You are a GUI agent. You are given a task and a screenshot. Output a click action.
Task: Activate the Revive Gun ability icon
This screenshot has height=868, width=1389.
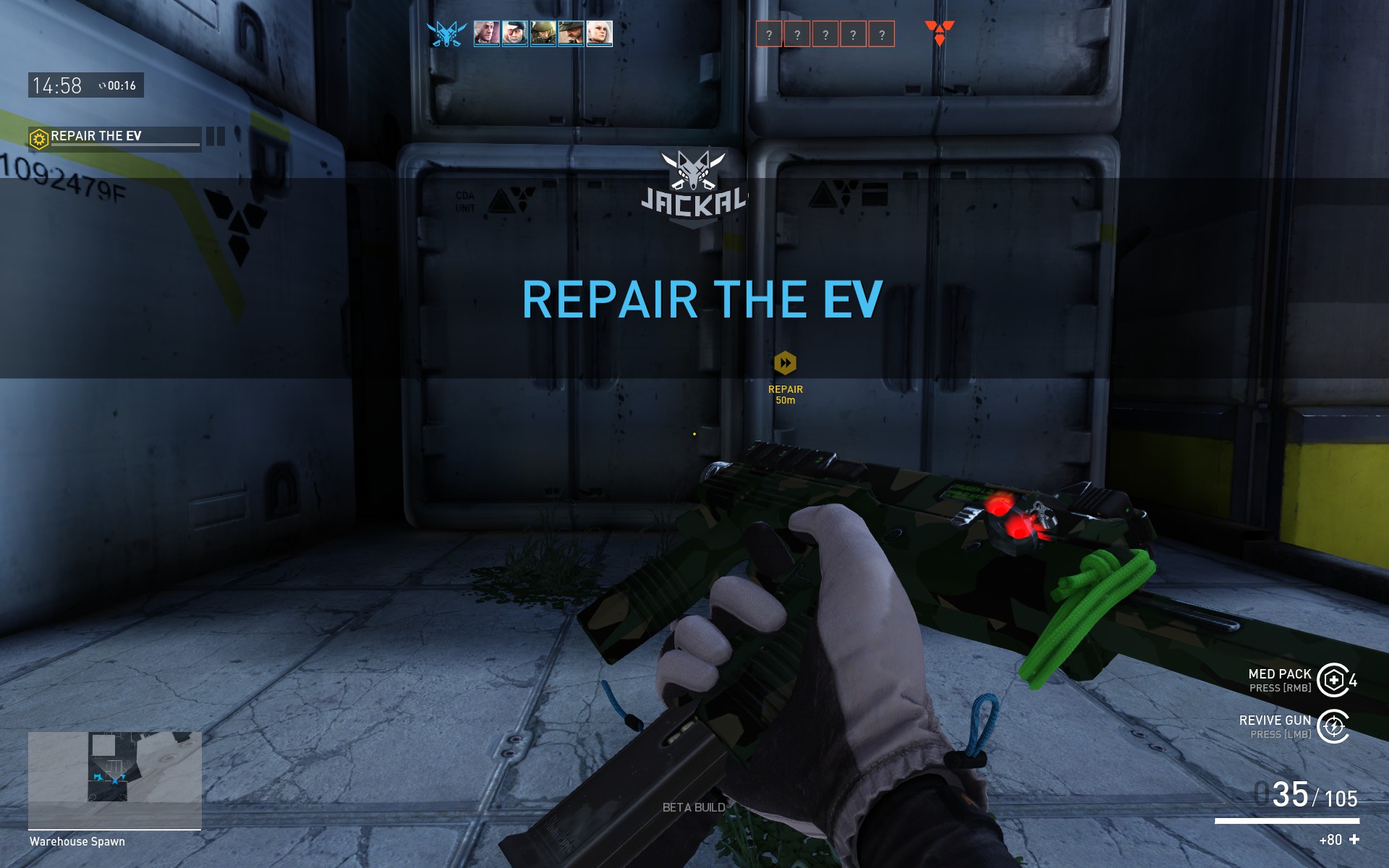[x=1333, y=726]
